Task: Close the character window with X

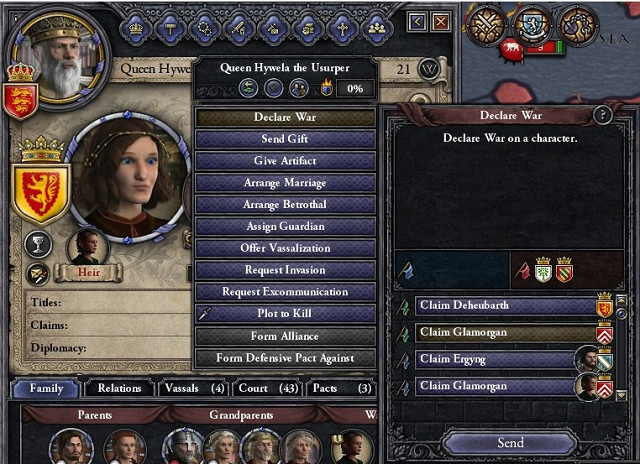Action: [x=441, y=21]
